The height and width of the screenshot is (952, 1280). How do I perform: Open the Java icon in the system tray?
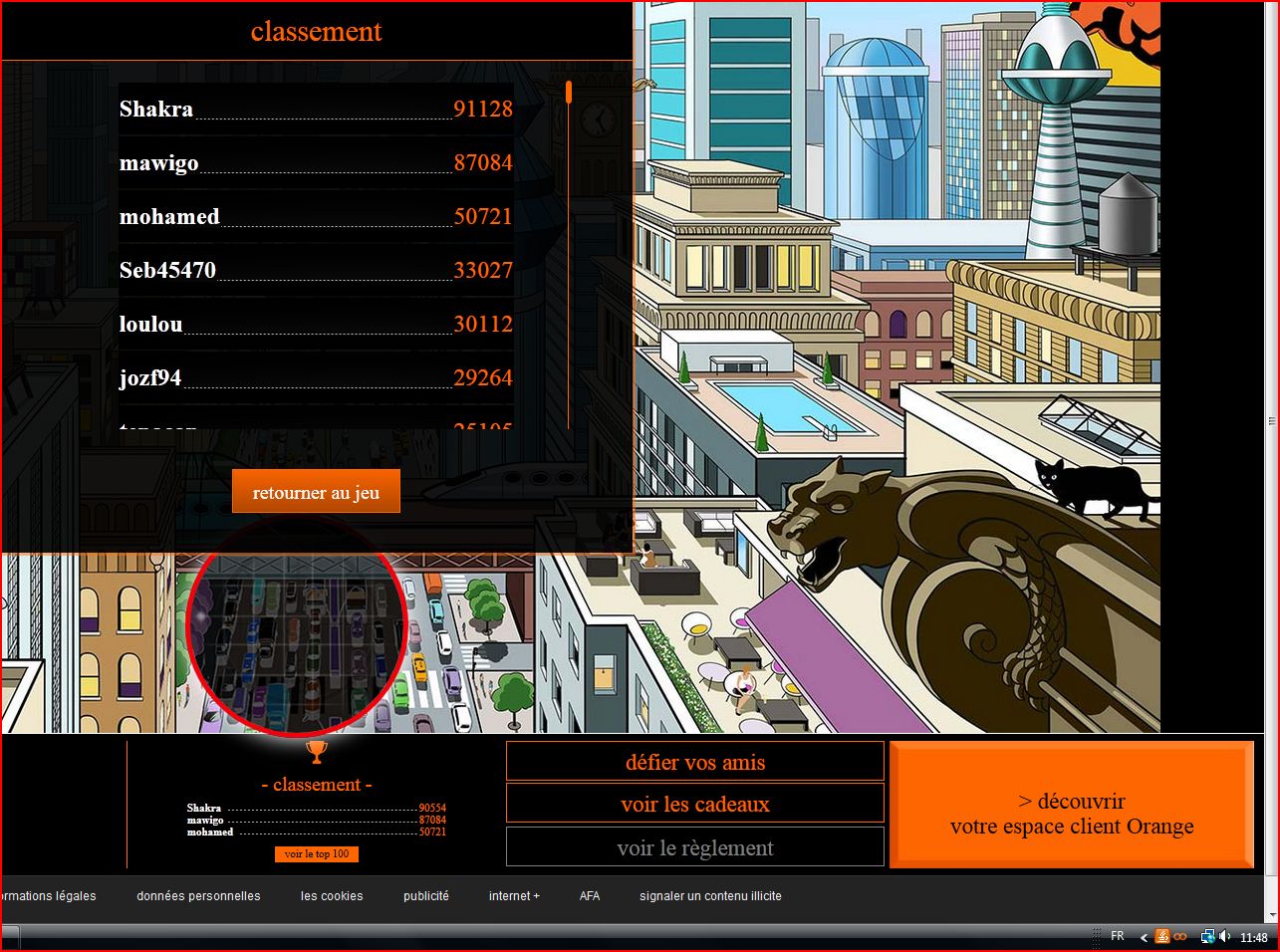point(1162,936)
